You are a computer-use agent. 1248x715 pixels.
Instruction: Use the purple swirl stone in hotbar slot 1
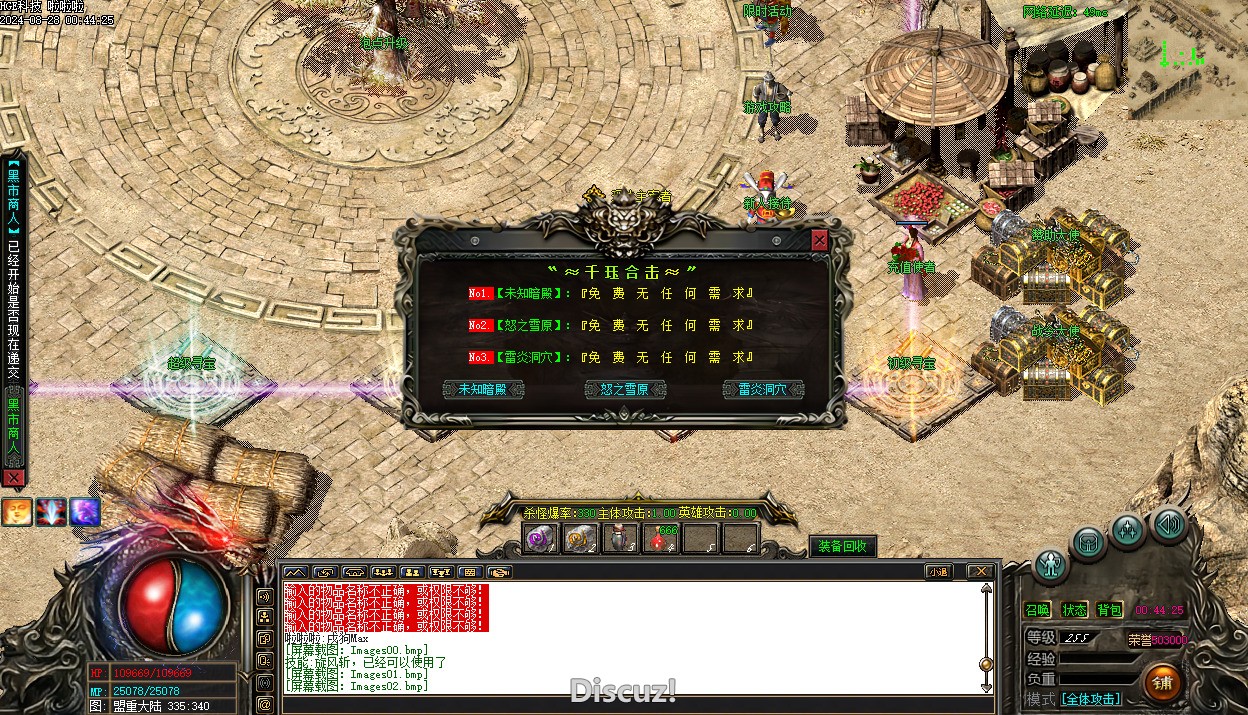[x=541, y=538]
